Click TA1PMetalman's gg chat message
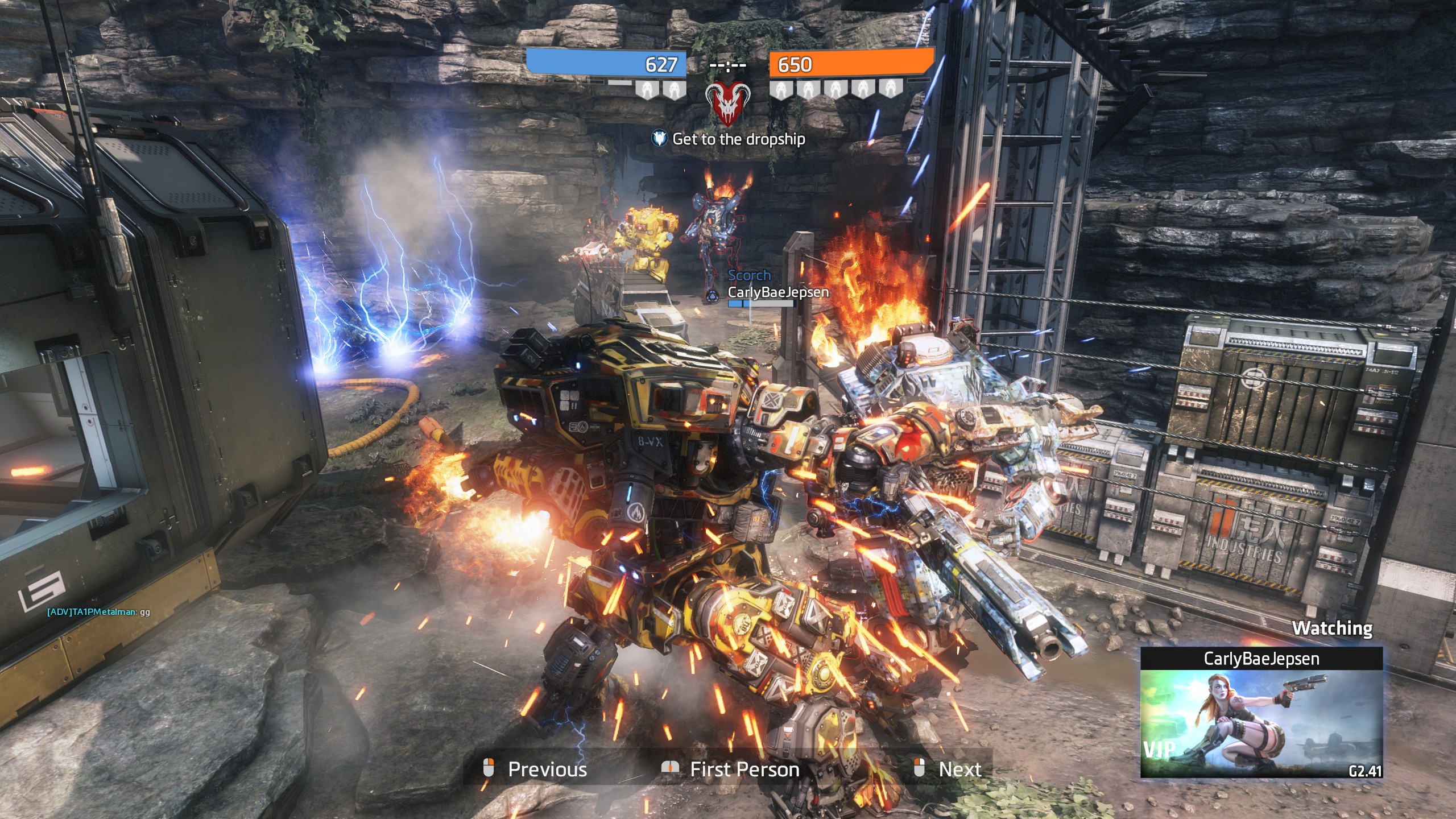Image resolution: width=1456 pixels, height=819 pixels. [98, 612]
